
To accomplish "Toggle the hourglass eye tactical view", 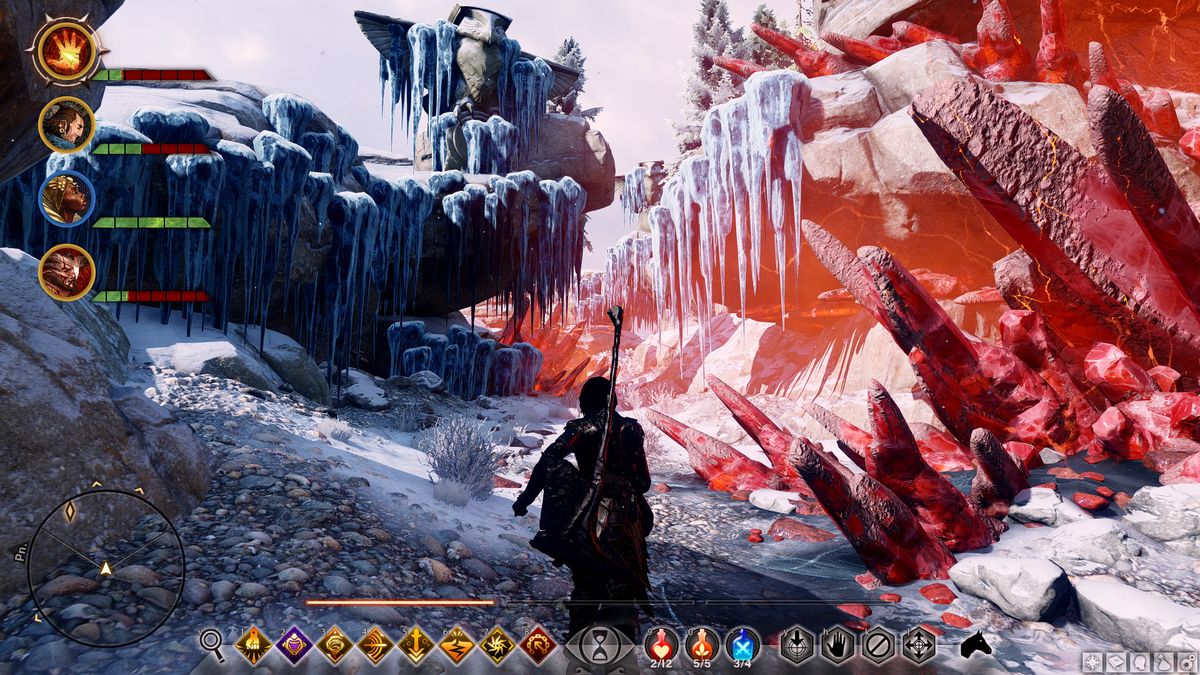I will point(600,646).
